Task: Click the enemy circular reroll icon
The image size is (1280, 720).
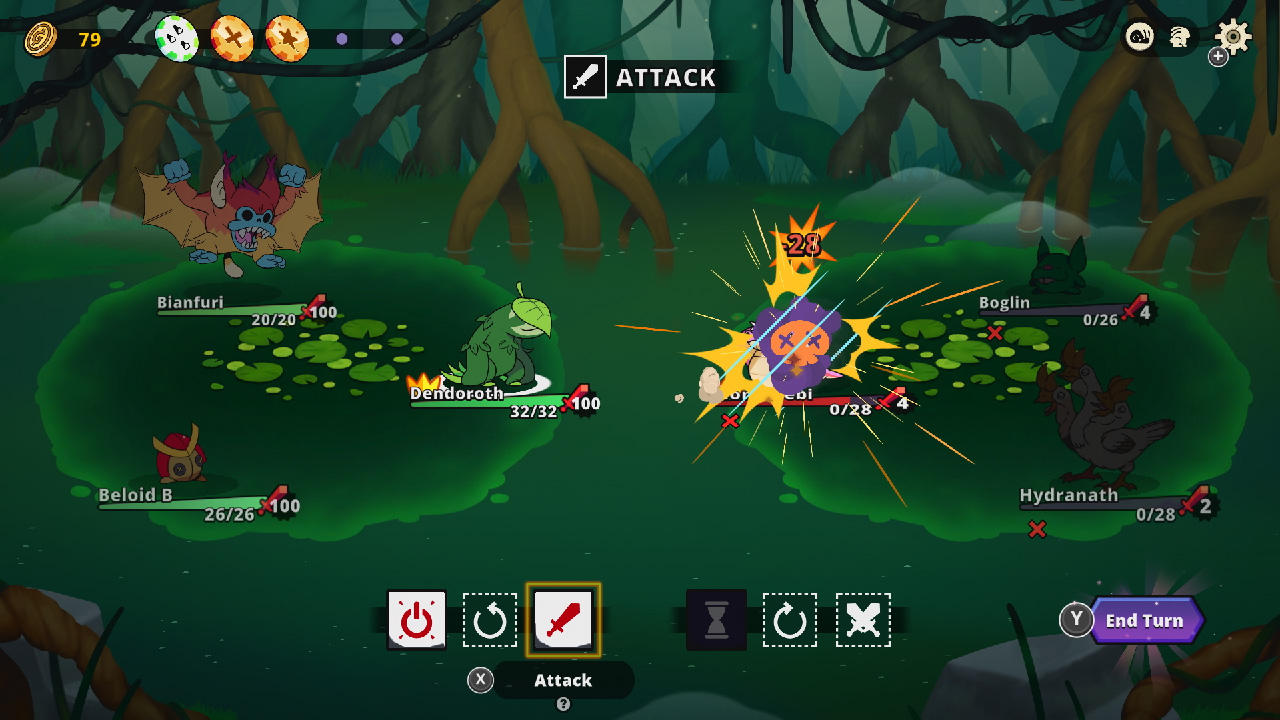Action: [x=790, y=620]
